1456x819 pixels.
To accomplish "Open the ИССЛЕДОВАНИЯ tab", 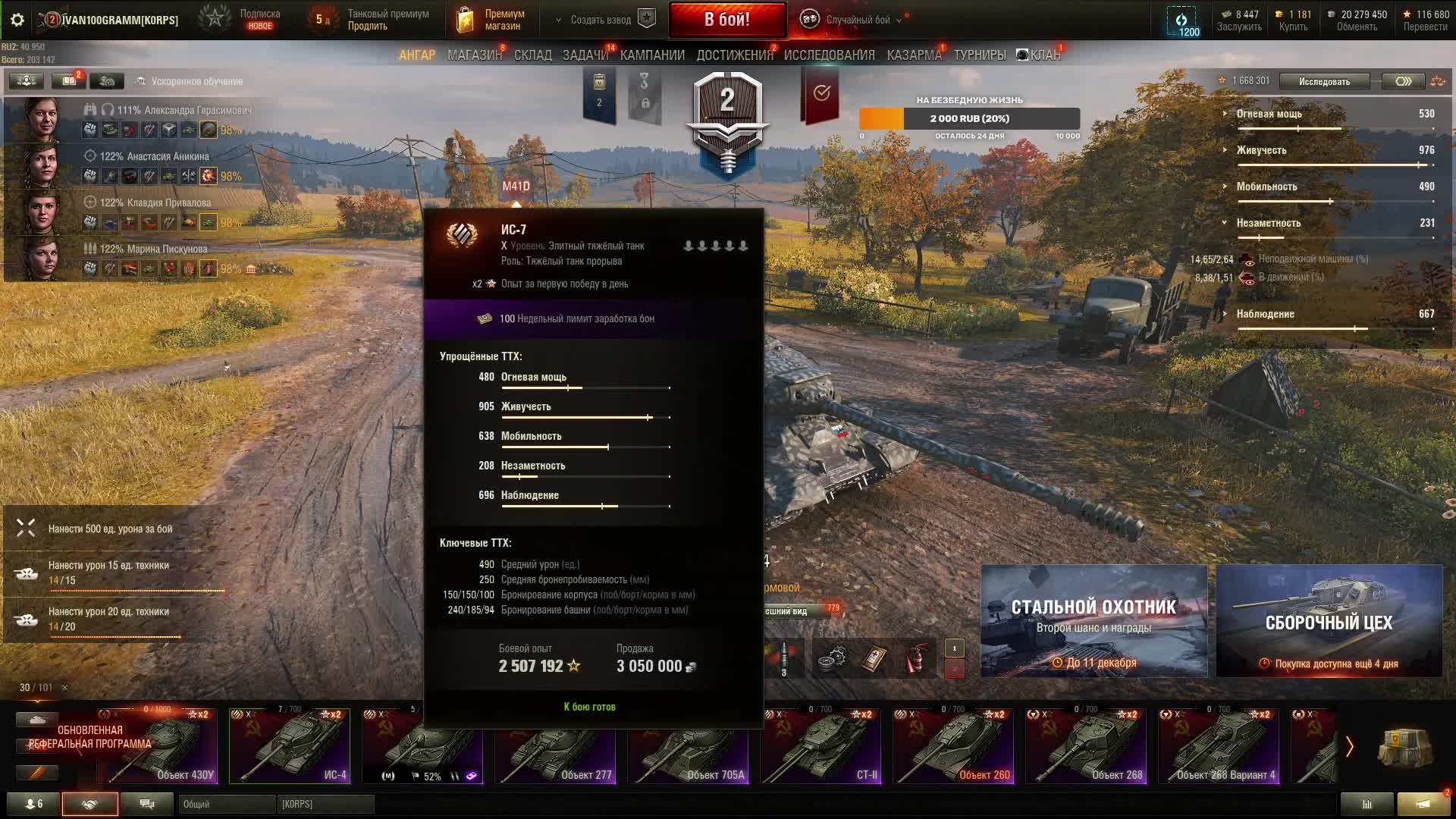I will [829, 55].
